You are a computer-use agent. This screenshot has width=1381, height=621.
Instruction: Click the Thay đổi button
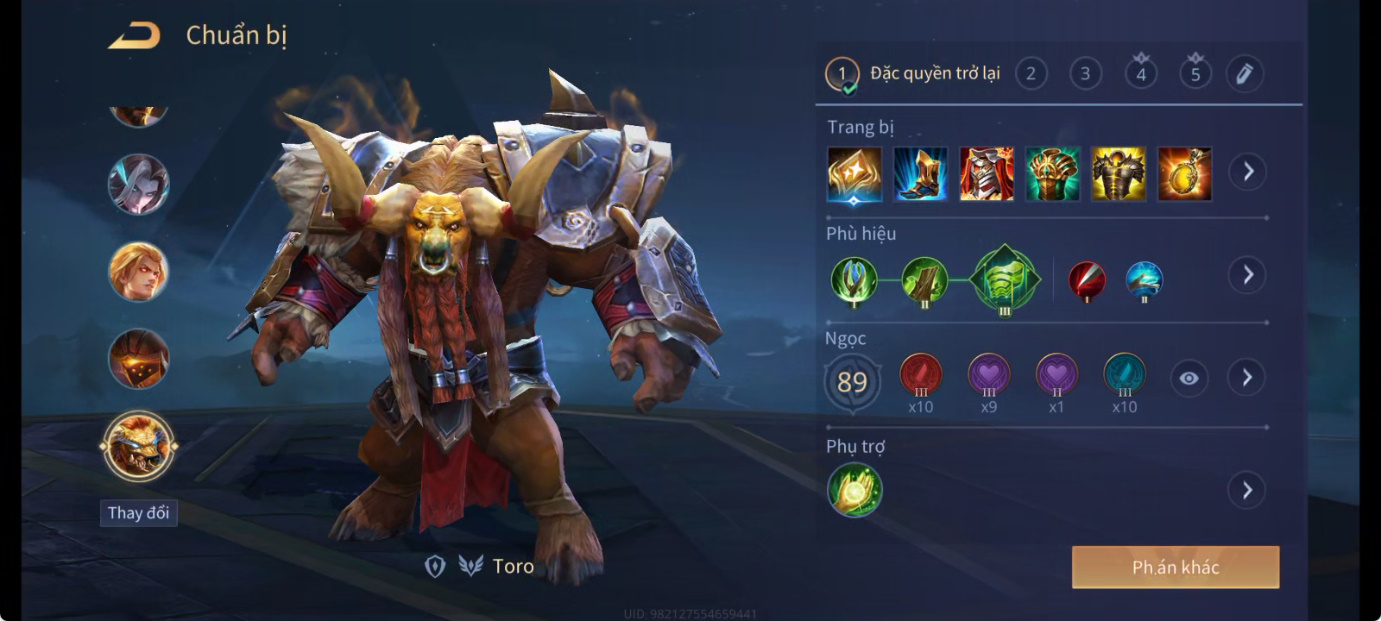click(139, 513)
